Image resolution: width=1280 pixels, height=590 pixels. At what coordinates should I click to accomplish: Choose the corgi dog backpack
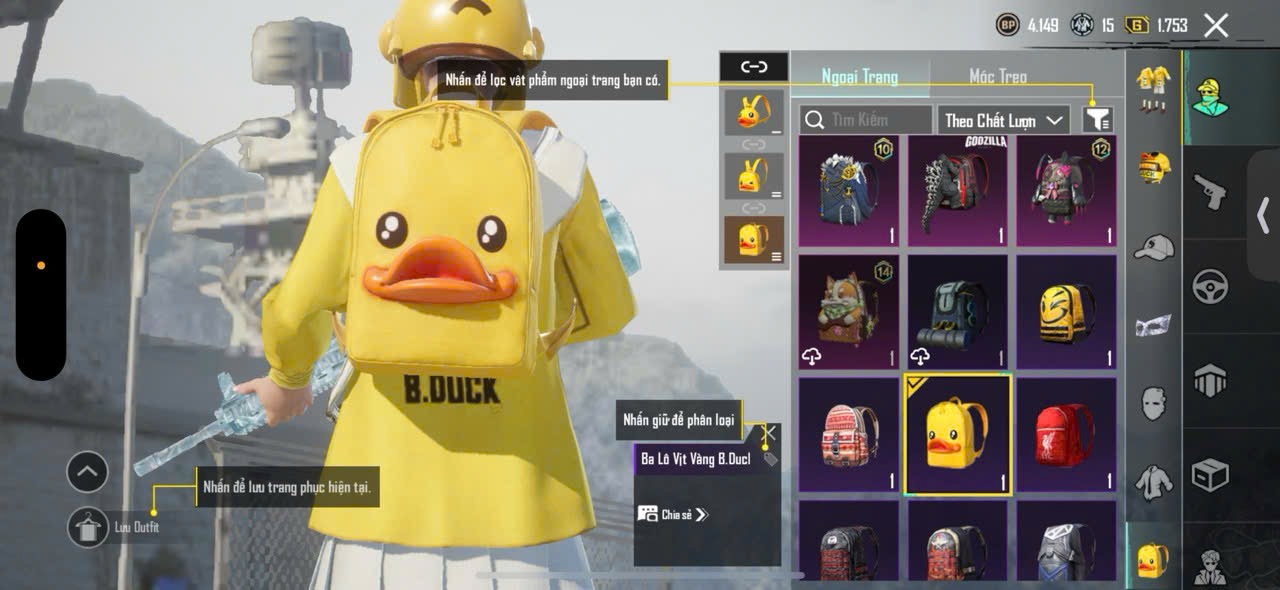click(848, 313)
